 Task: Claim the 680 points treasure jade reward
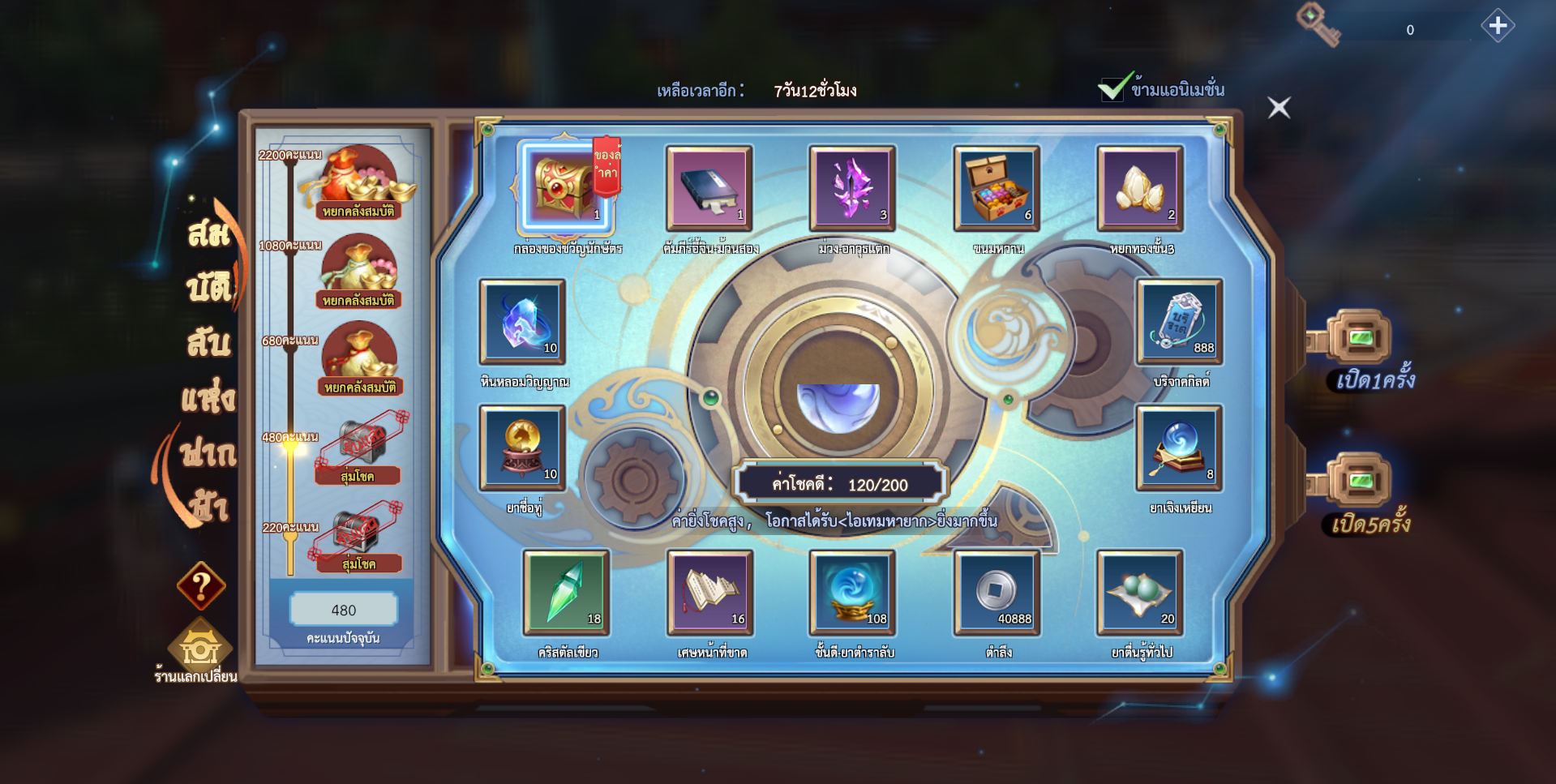click(359, 358)
